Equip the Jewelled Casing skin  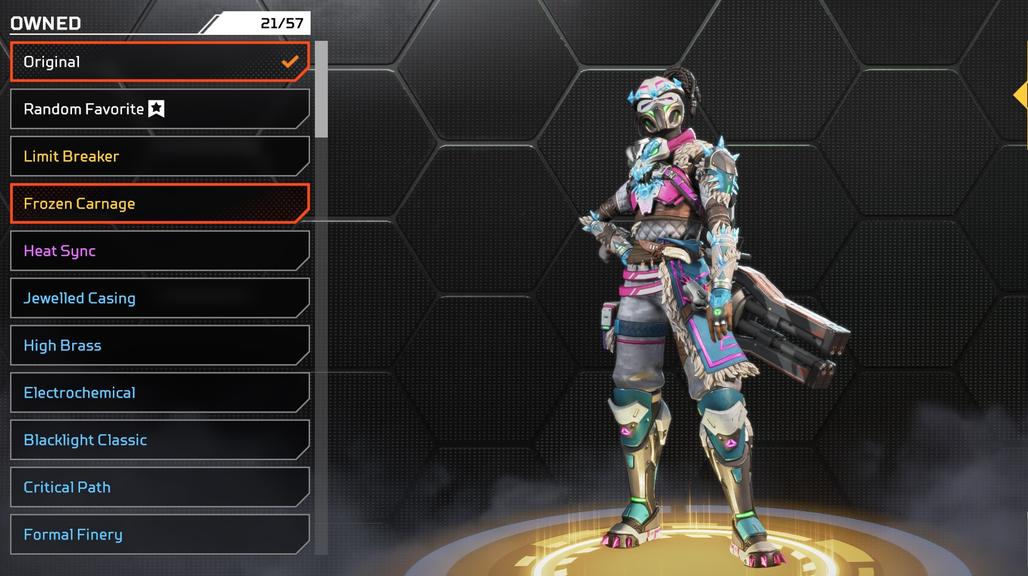coord(160,298)
